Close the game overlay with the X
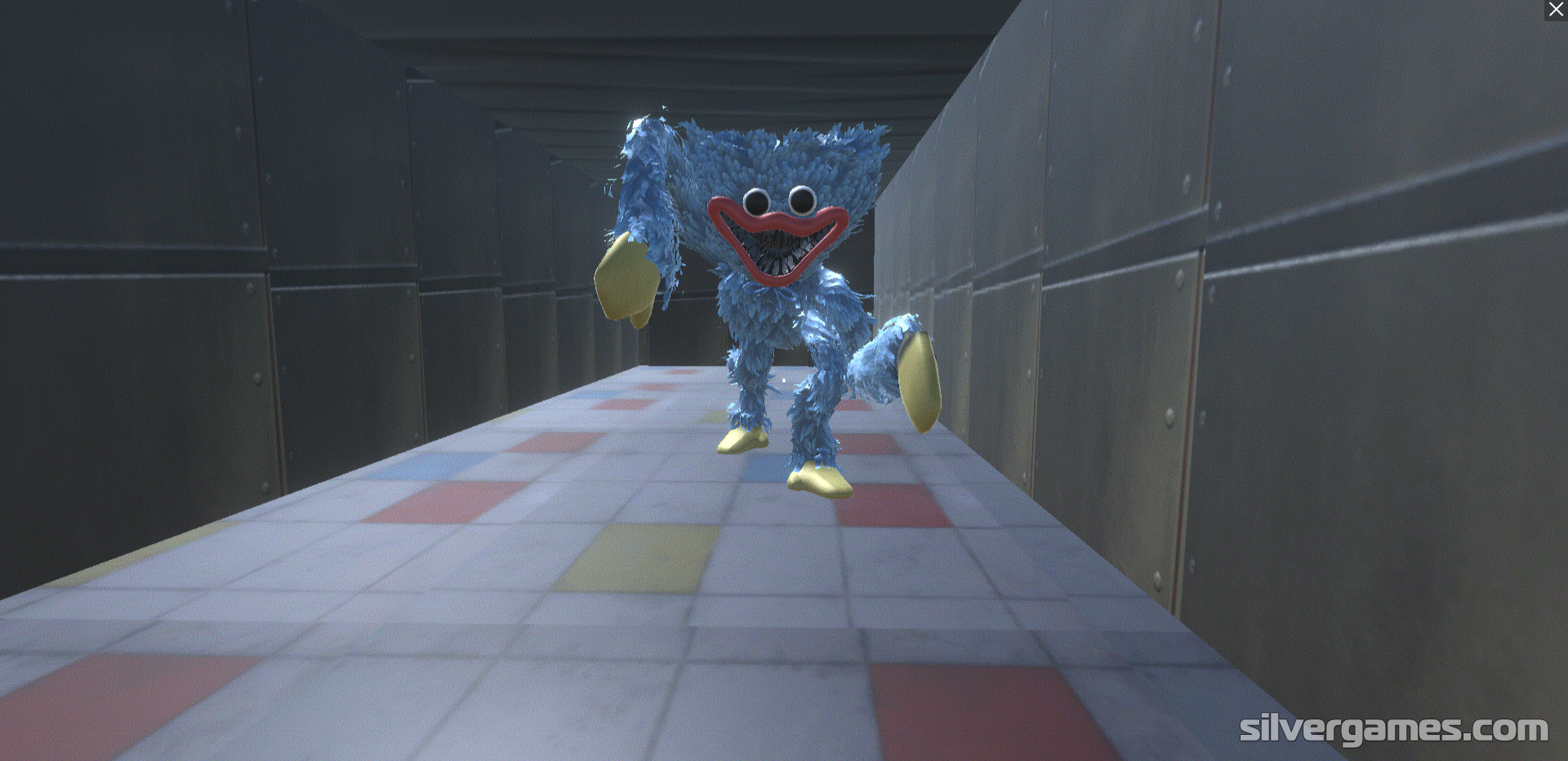Image resolution: width=1568 pixels, height=761 pixels. coord(1556,10)
